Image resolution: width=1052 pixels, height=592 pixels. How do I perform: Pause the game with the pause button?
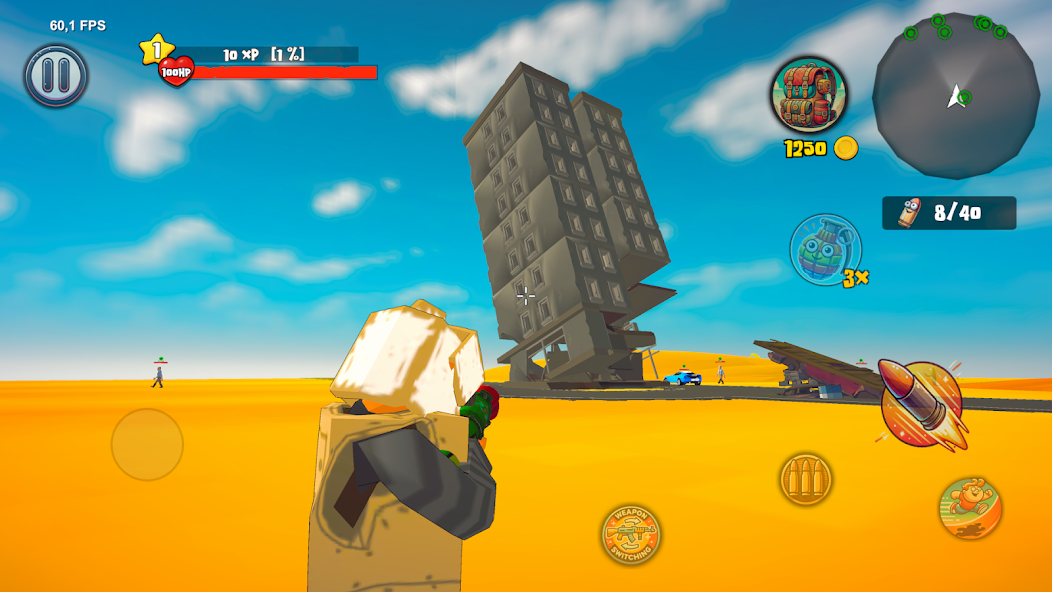[x=56, y=75]
